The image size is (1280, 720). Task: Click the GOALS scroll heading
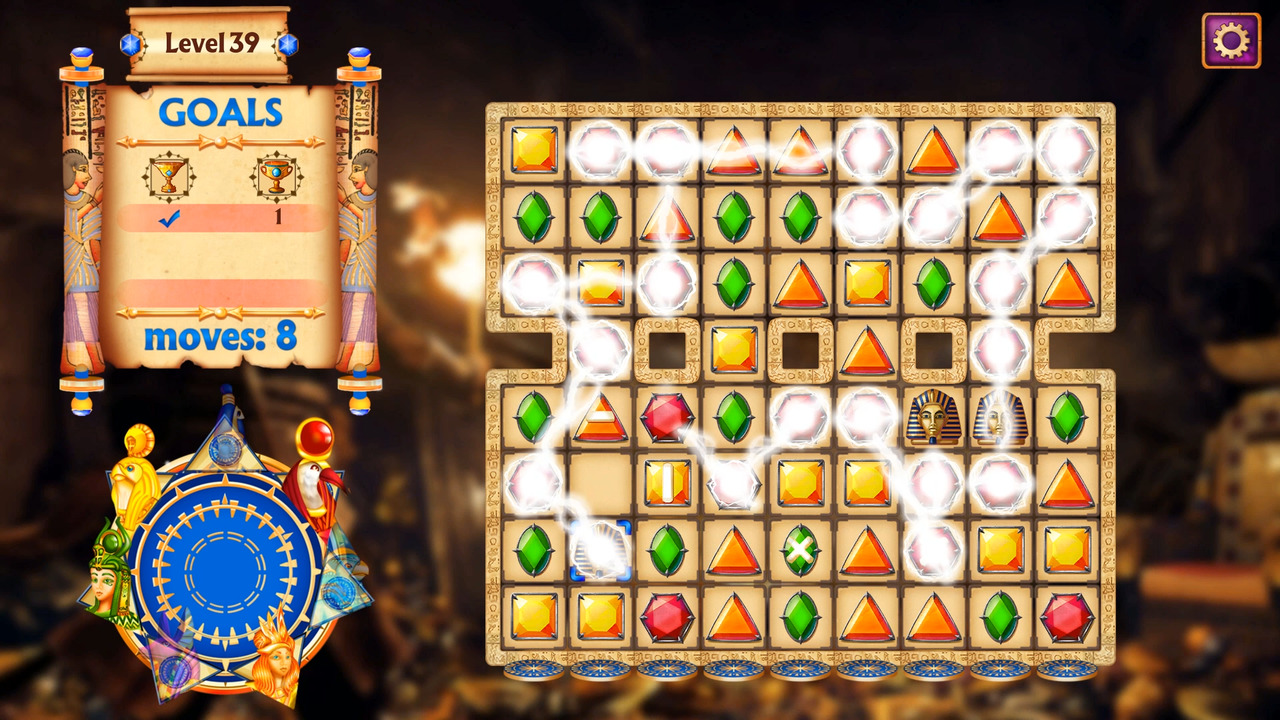[x=217, y=112]
